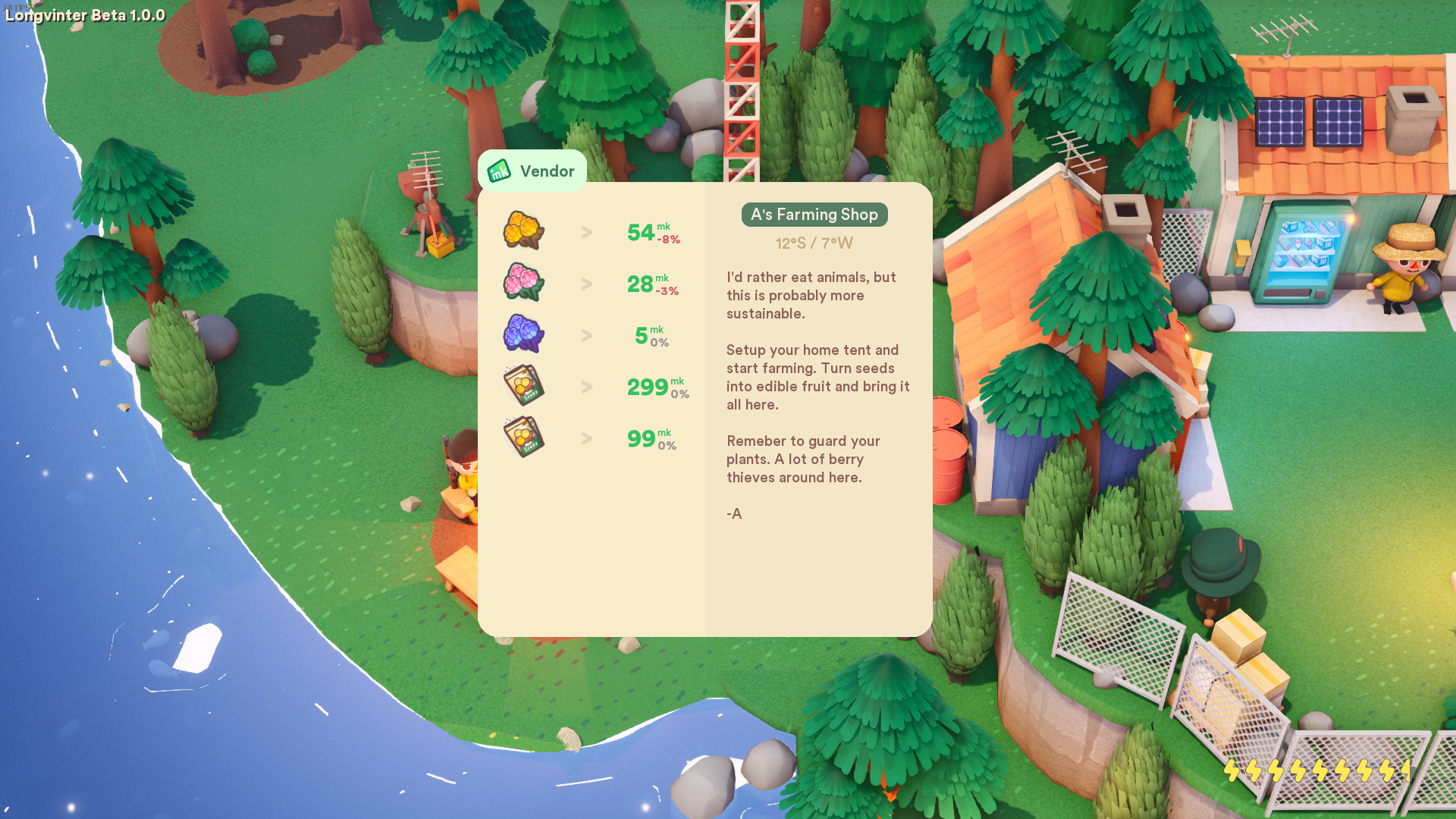Screen dimensions: 1456x819
Task: Select the Vendor tab
Action: pos(532,171)
